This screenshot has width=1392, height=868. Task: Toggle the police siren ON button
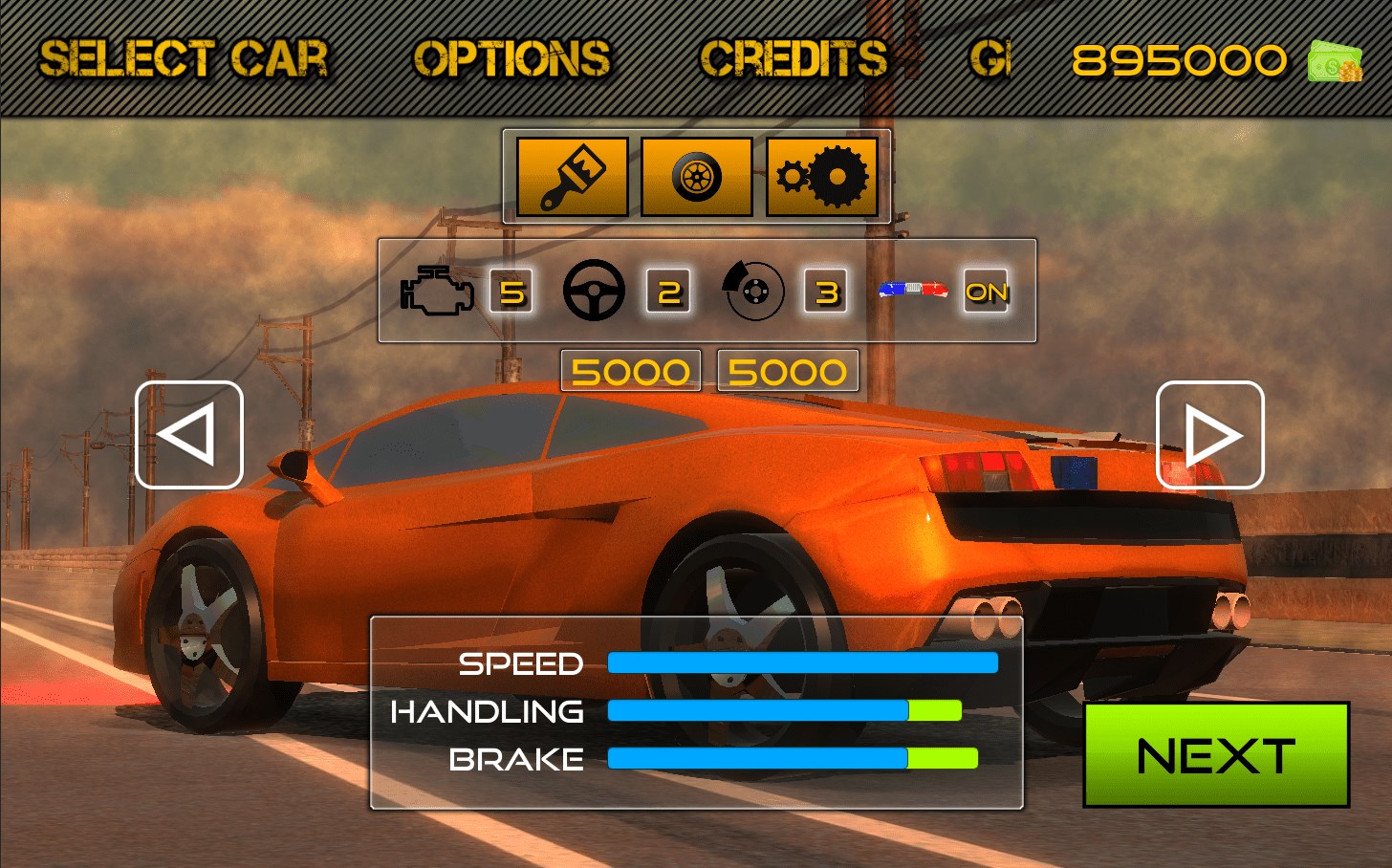pyautogui.click(x=986, y=292)
